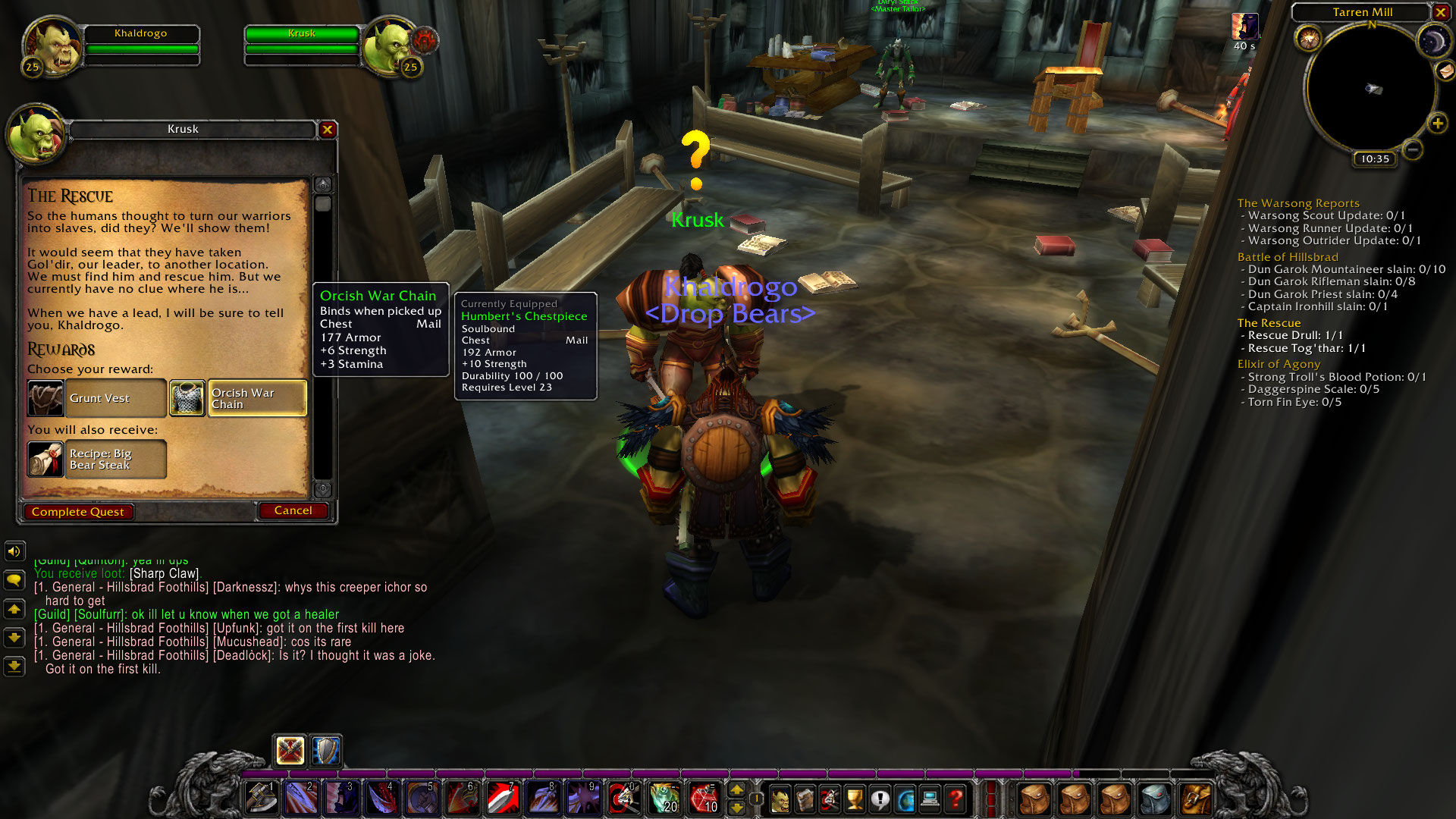Open the rightmost backpack bag icon
1456x819 pixels.
coord(1196,798)
